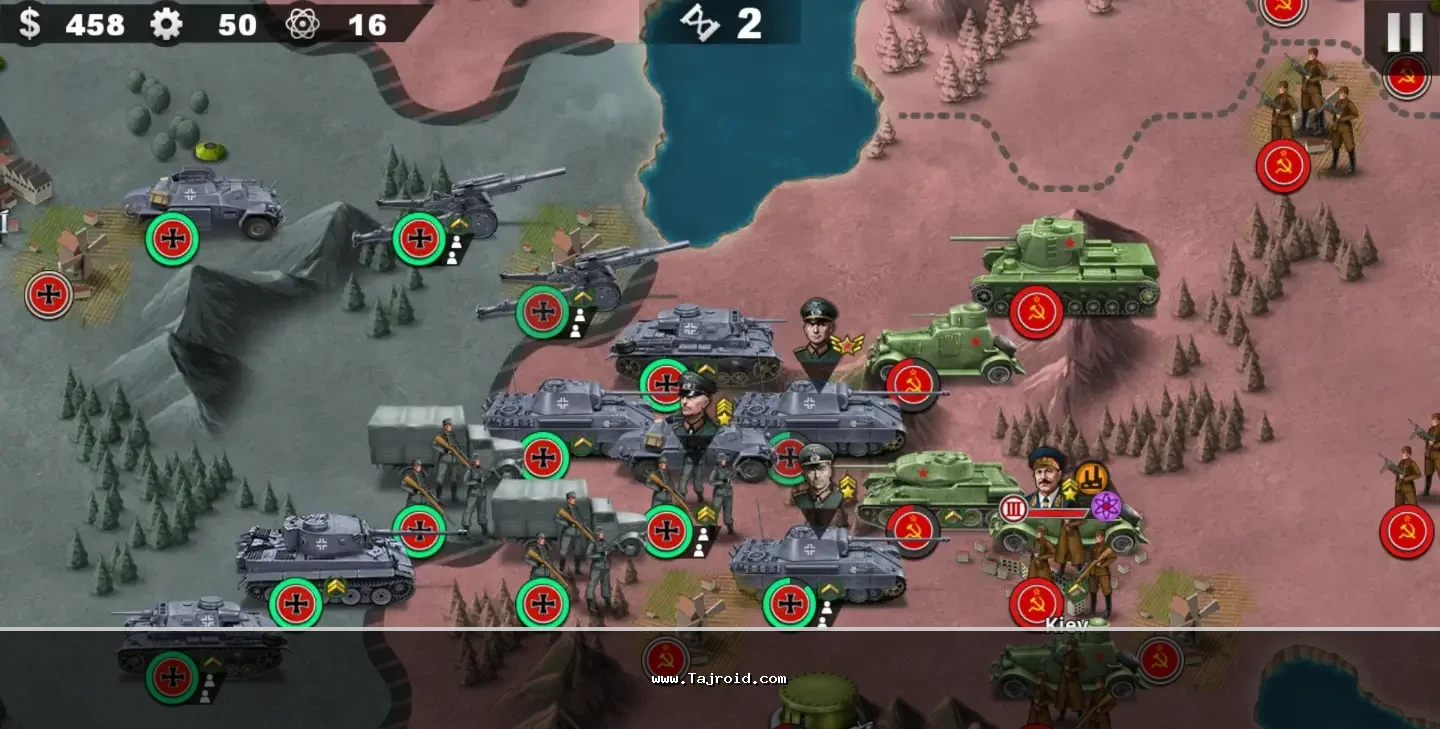Select the large Soviet heavy tank unit

[1064, 267]
